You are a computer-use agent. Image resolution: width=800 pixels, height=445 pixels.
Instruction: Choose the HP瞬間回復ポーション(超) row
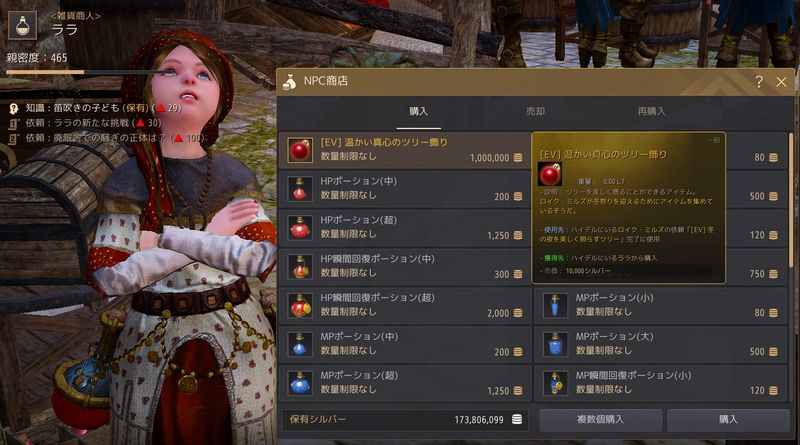click(x=403, y=305)
